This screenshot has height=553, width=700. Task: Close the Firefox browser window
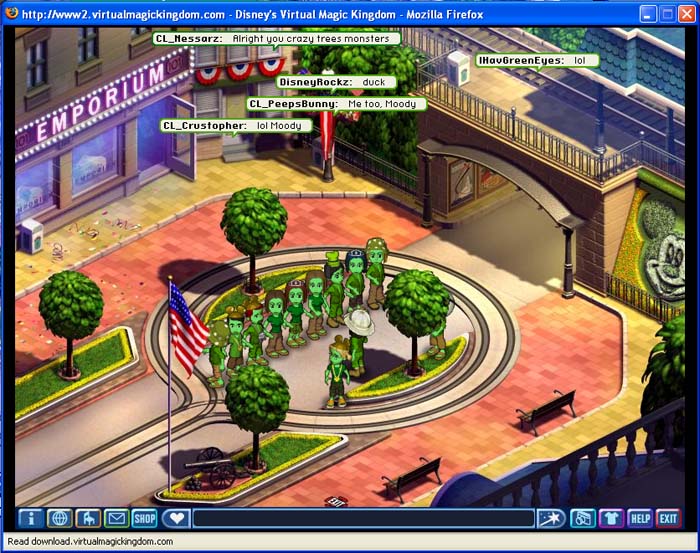point(685,14)
